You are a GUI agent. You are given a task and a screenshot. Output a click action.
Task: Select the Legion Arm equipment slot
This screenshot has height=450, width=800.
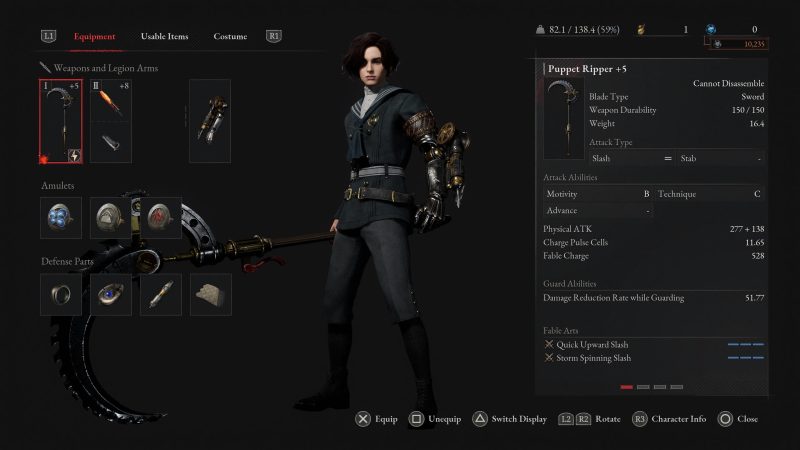[x=209, y=121]
